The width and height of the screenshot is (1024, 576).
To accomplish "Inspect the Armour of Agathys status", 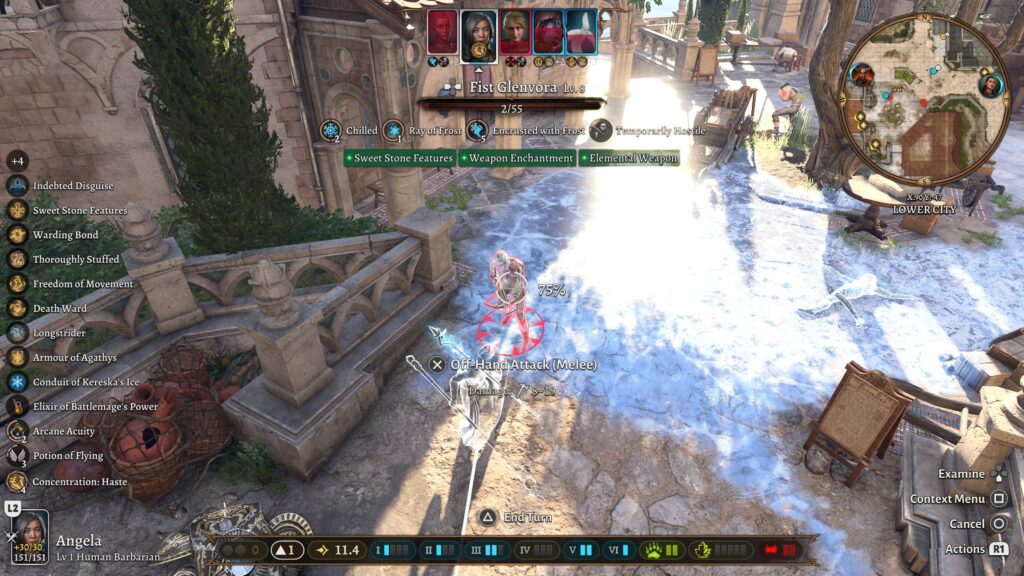I will click(x=17, y=357).
